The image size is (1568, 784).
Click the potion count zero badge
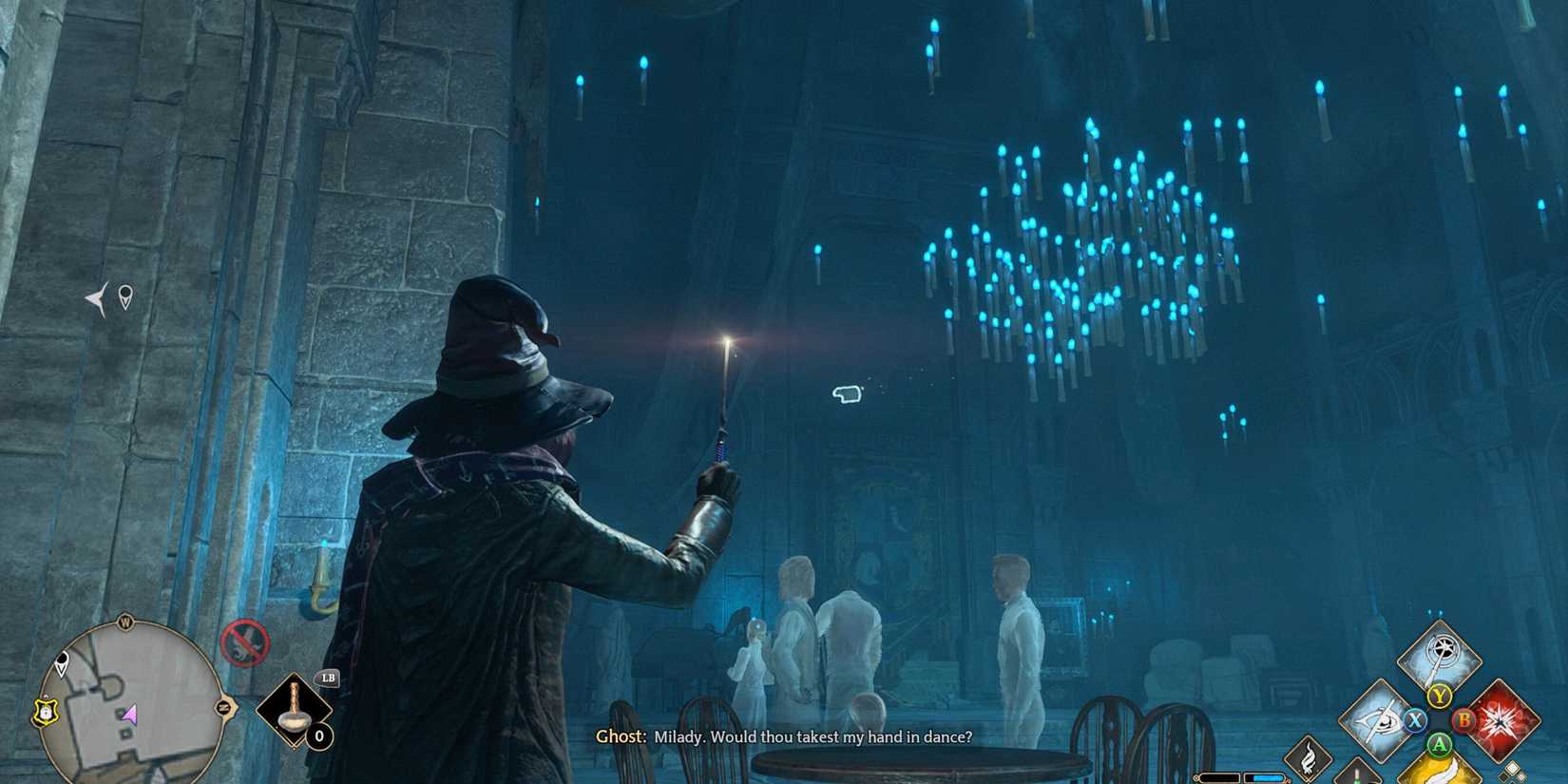pos(318,736)
